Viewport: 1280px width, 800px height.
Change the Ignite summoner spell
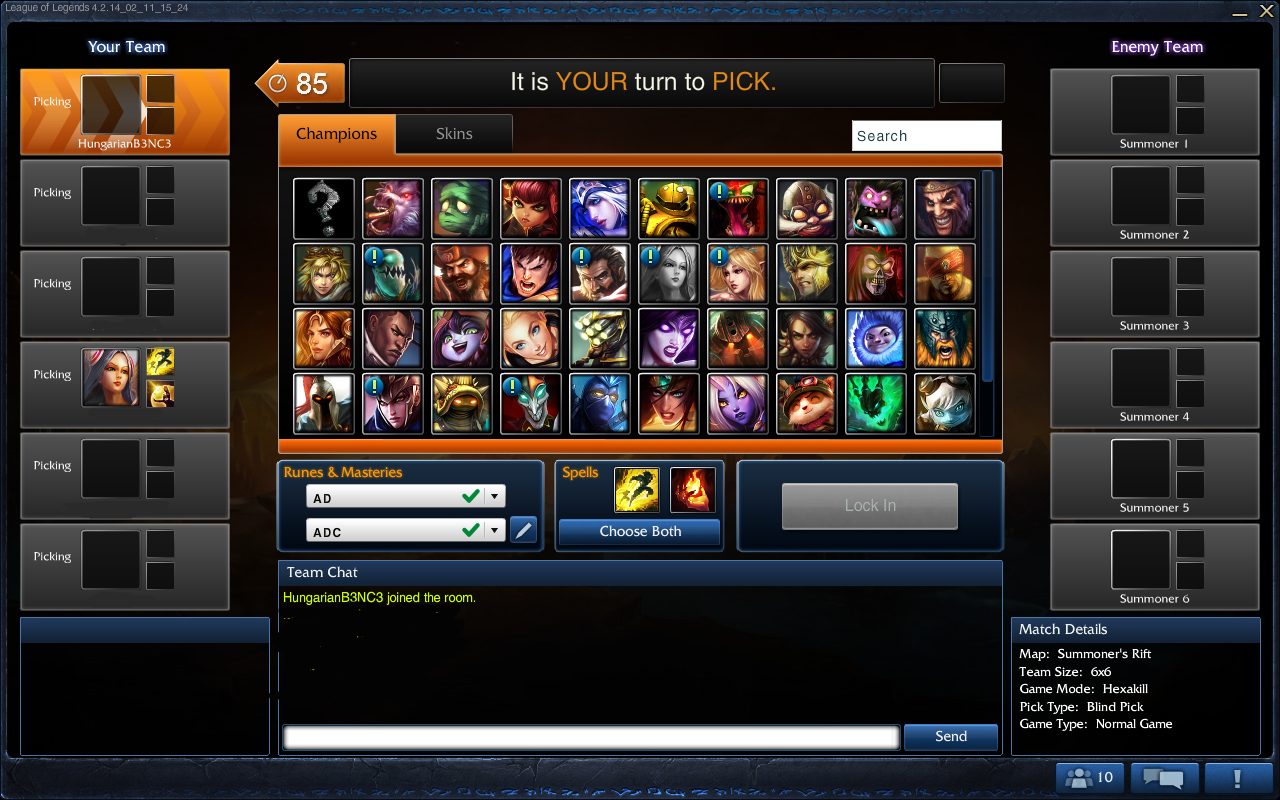click(692, 489)
